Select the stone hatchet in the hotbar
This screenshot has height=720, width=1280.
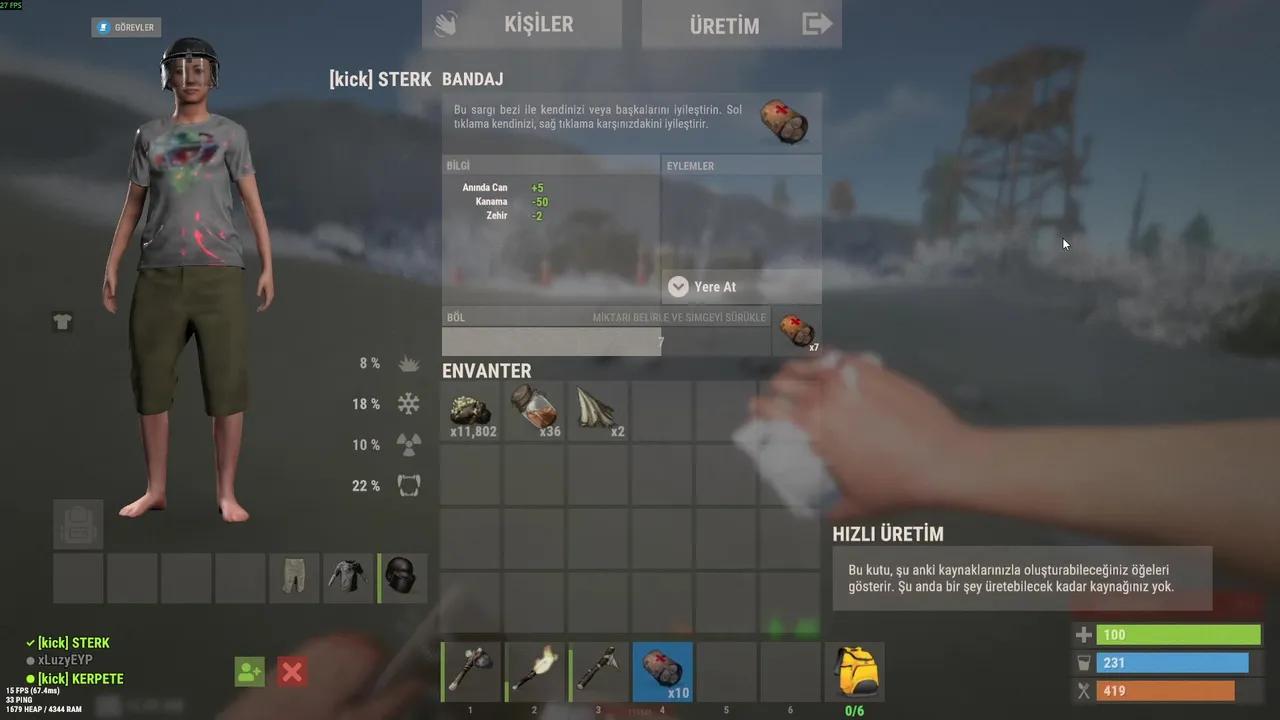[598, 672]
